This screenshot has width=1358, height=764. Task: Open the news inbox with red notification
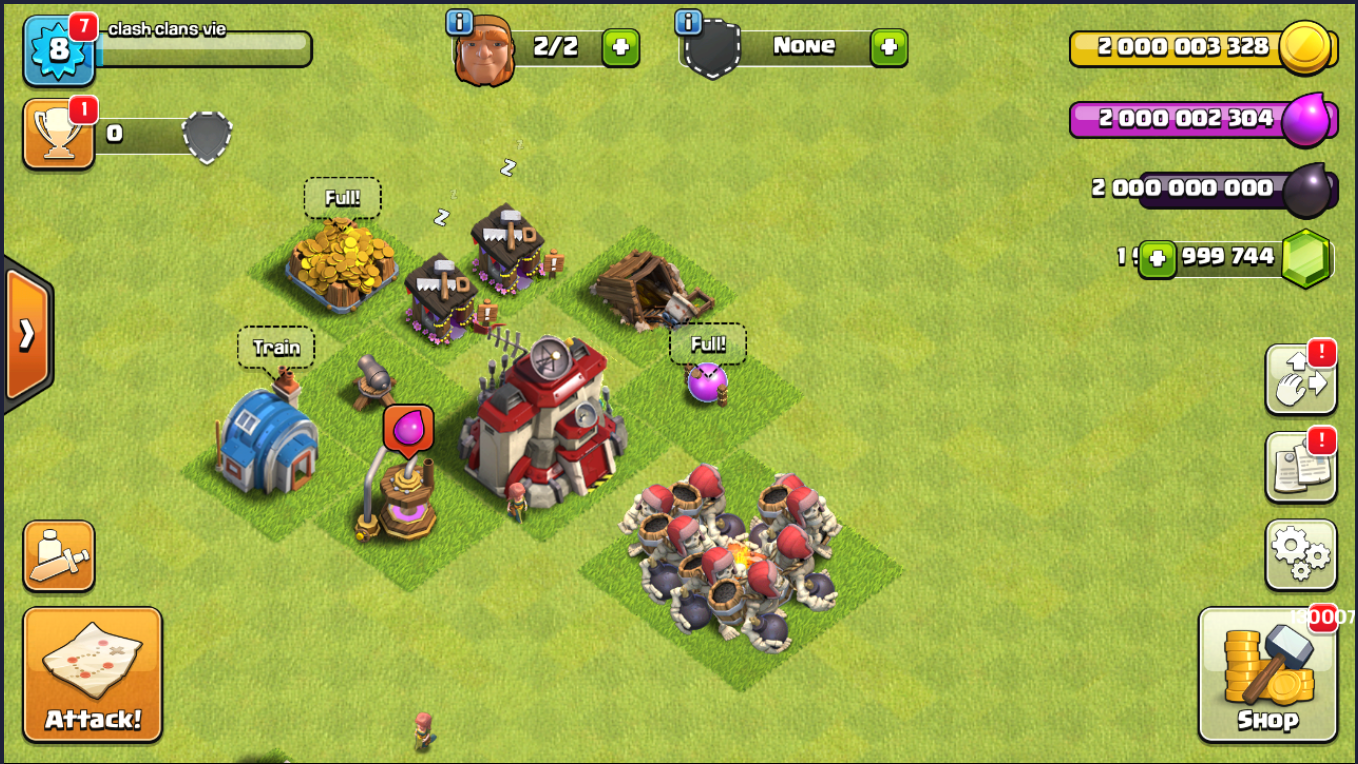1301,467
